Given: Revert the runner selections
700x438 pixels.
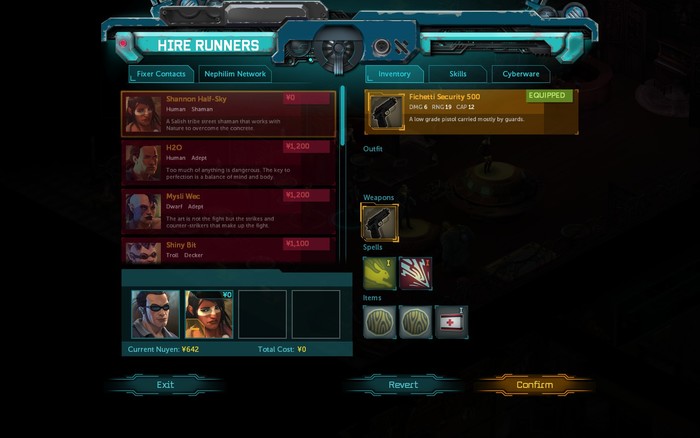Looking at the screenshot, I should [x=403, y=385].
